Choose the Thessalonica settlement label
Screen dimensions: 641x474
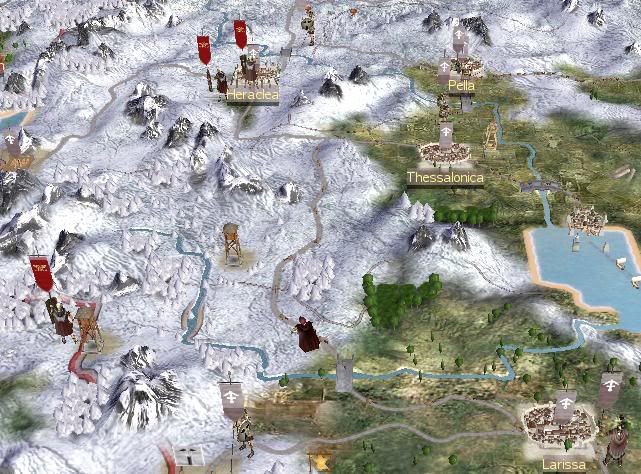[445, 178]
